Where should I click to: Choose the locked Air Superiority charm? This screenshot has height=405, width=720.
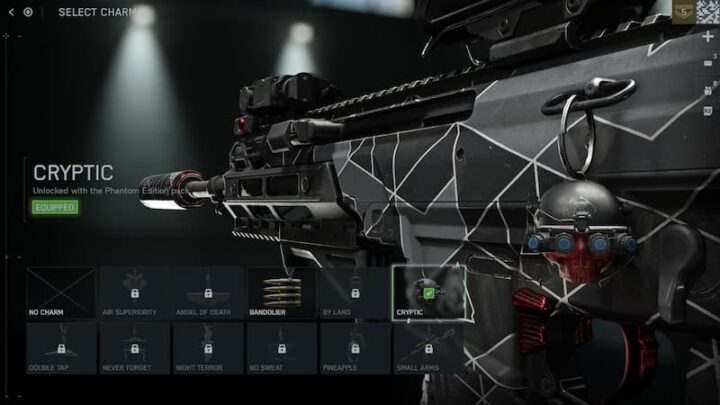coord(134,292)
